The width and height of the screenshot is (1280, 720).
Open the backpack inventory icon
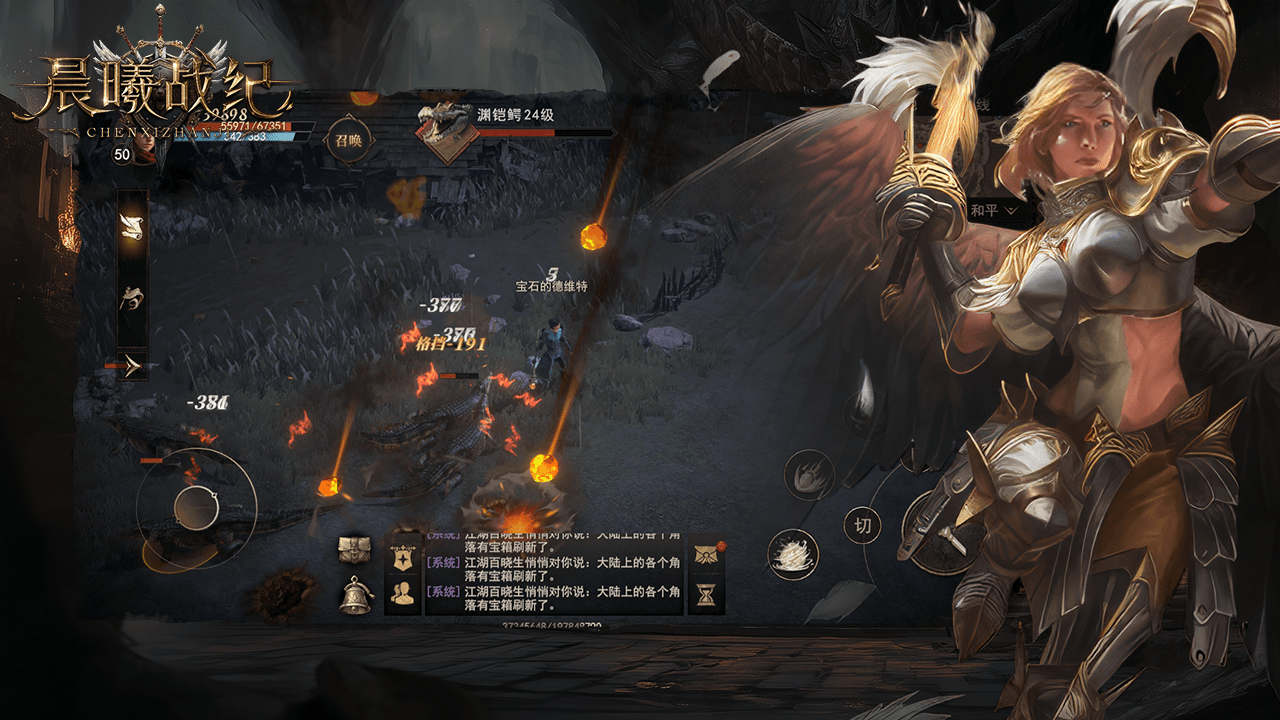(x=355, y=550)
